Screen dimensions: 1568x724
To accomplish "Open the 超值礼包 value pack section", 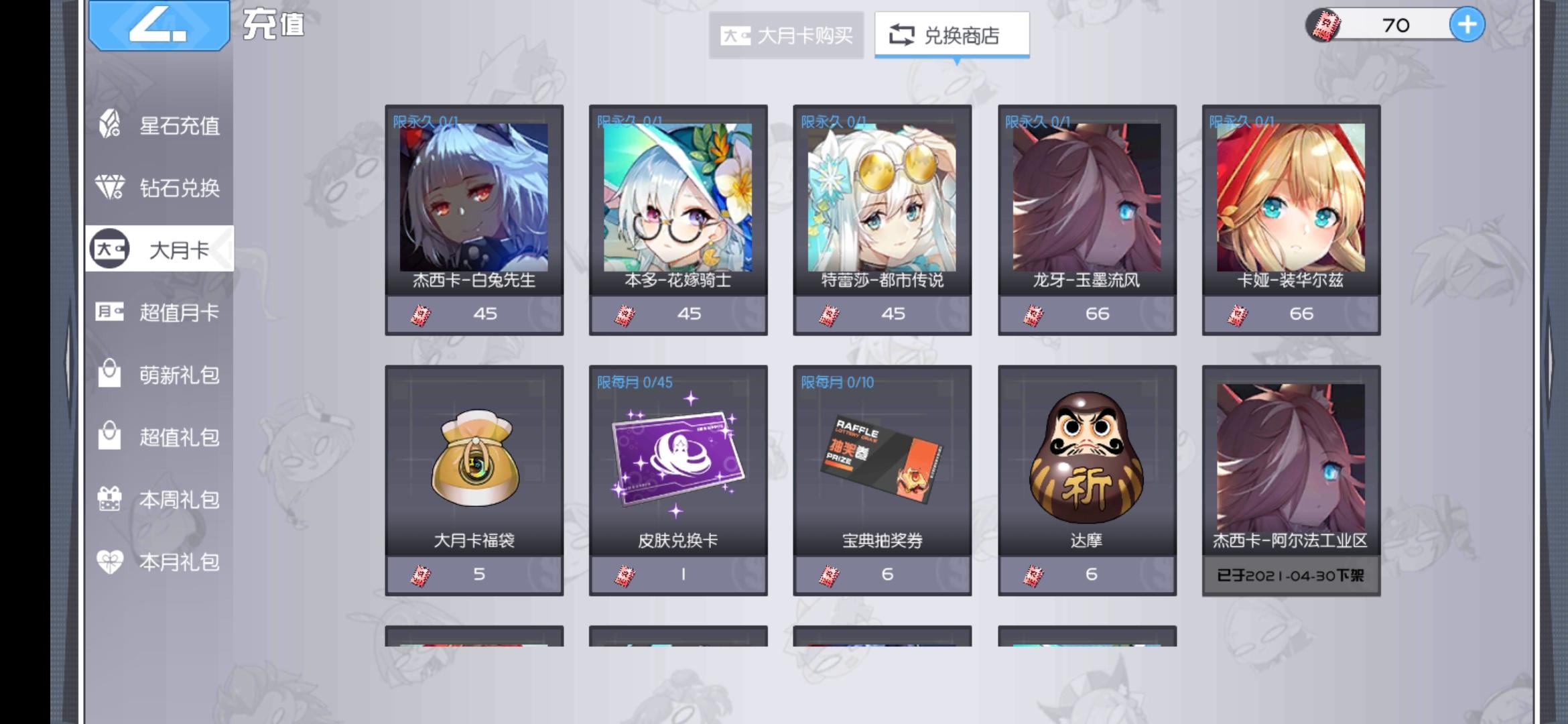I will pyautogui.click(x=111, y=437).
